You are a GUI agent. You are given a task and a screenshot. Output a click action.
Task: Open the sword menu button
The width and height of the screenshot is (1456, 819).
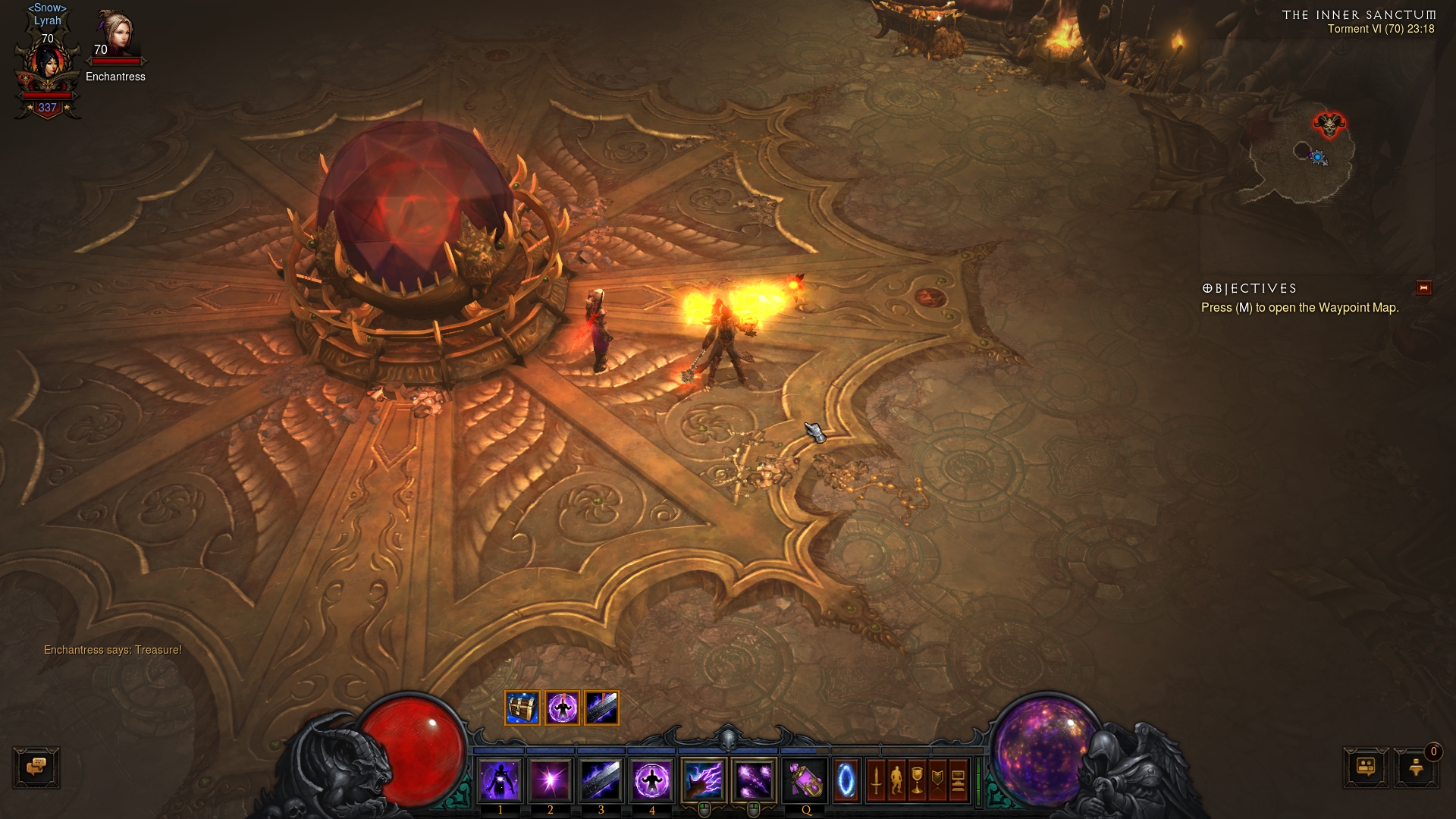876,780
